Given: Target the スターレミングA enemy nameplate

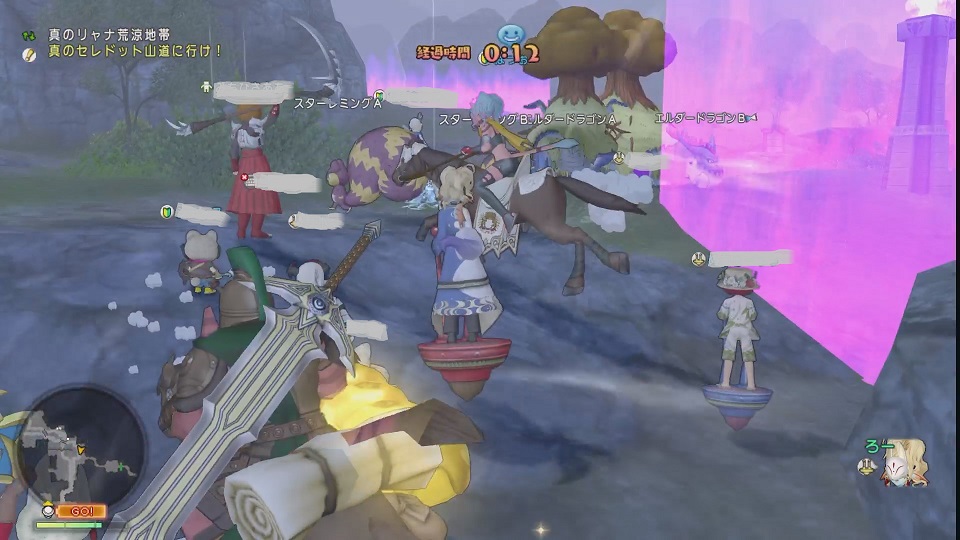Looking at the screenshot, I should point(337,103).
